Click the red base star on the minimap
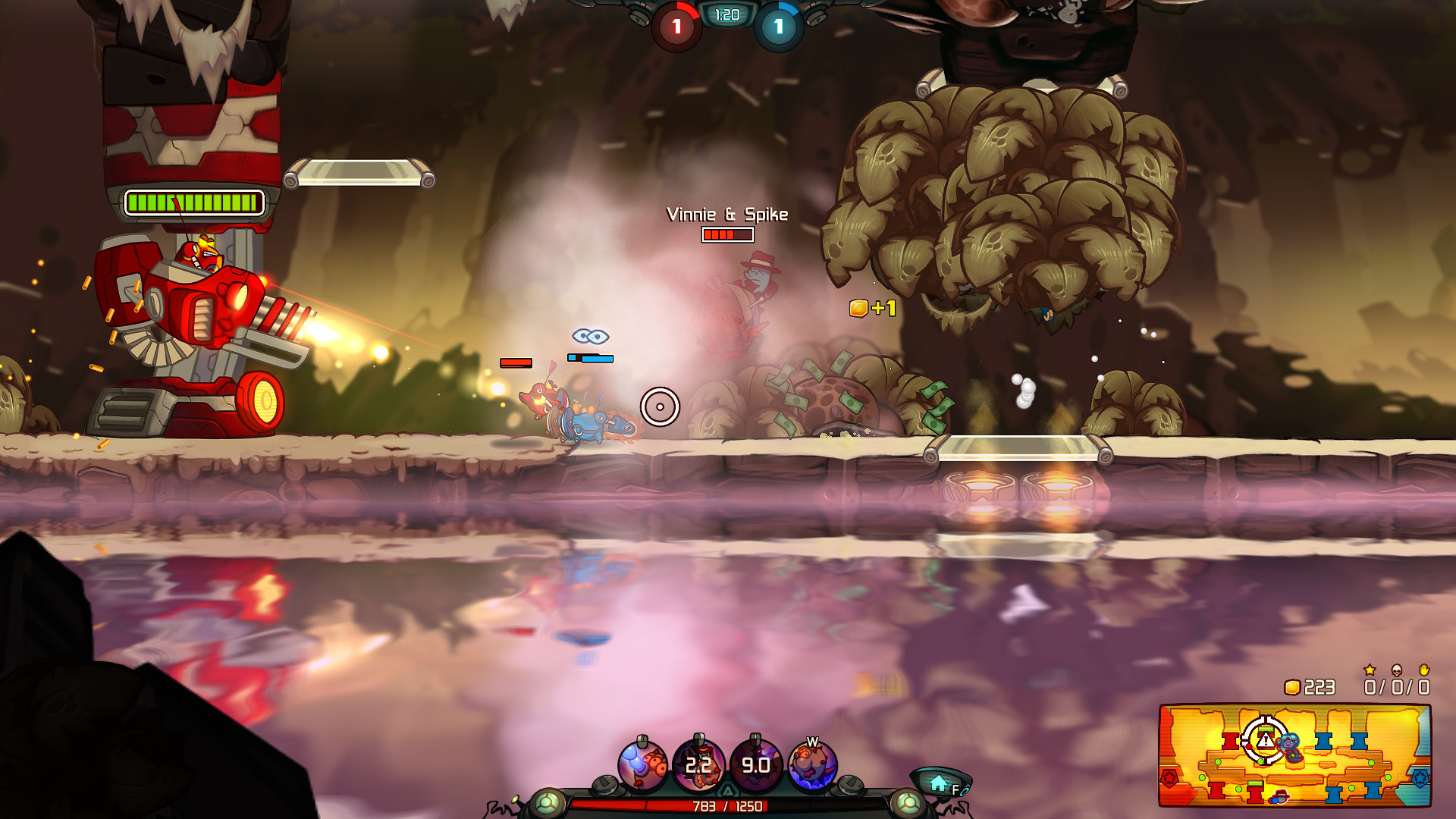This screenshot has width=1456, height=819. [x=1169, y=777]
